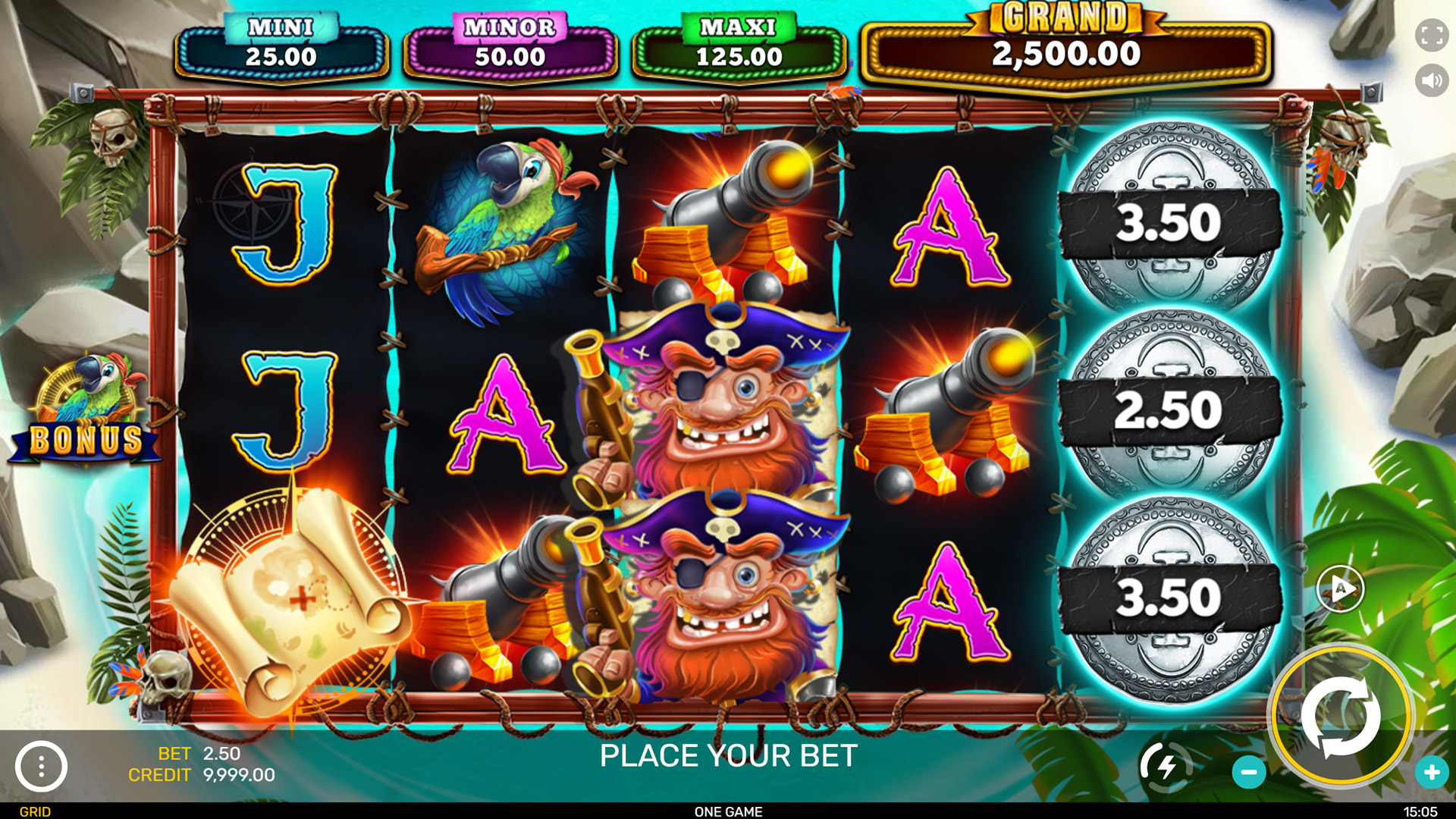The image size is (1456, 819).
Task: Toggle turbo spin lightning bolt button
Action: tap(1166, 767)
